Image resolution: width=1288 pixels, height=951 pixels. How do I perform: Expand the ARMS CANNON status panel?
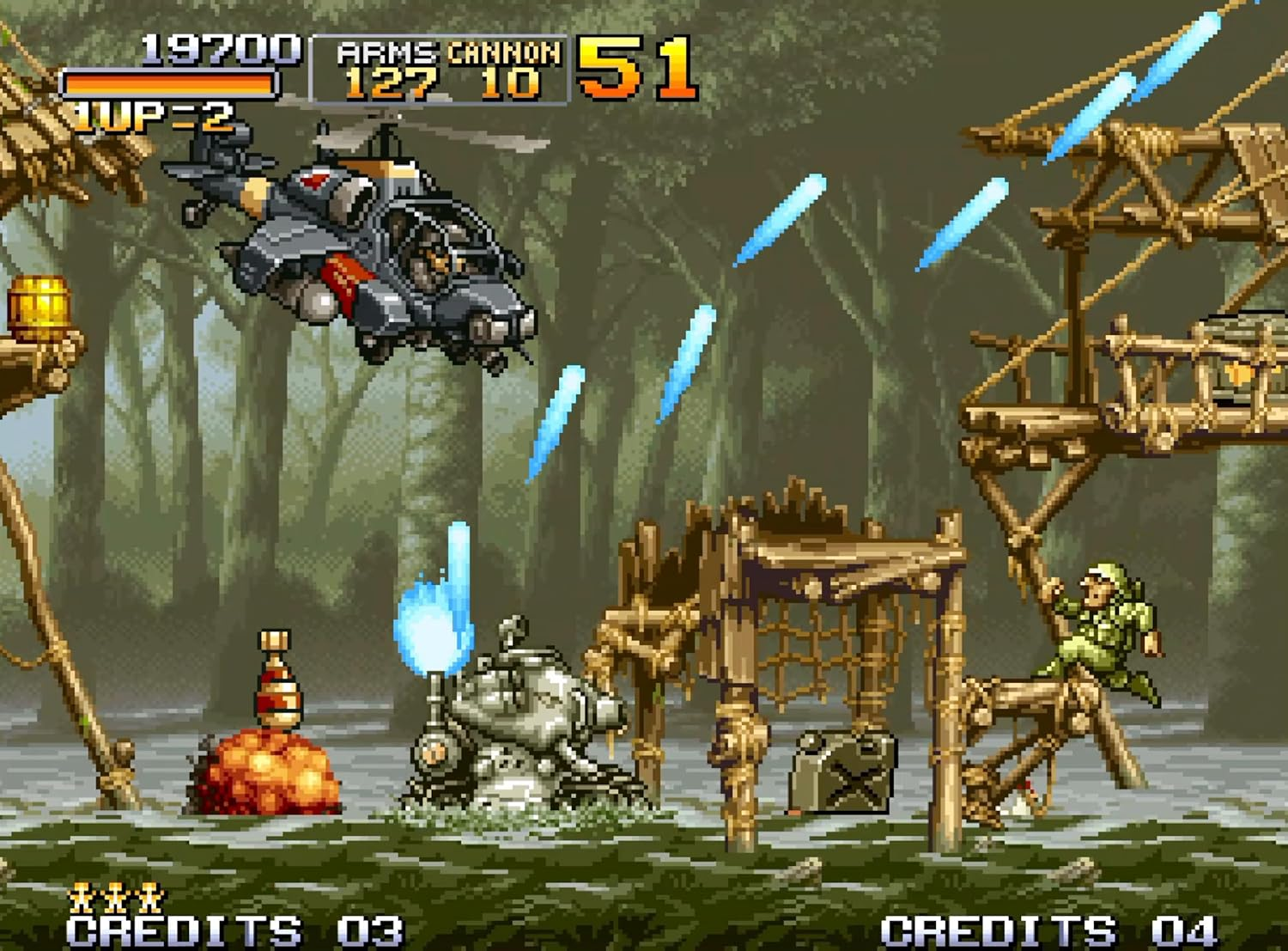point(438,69)
